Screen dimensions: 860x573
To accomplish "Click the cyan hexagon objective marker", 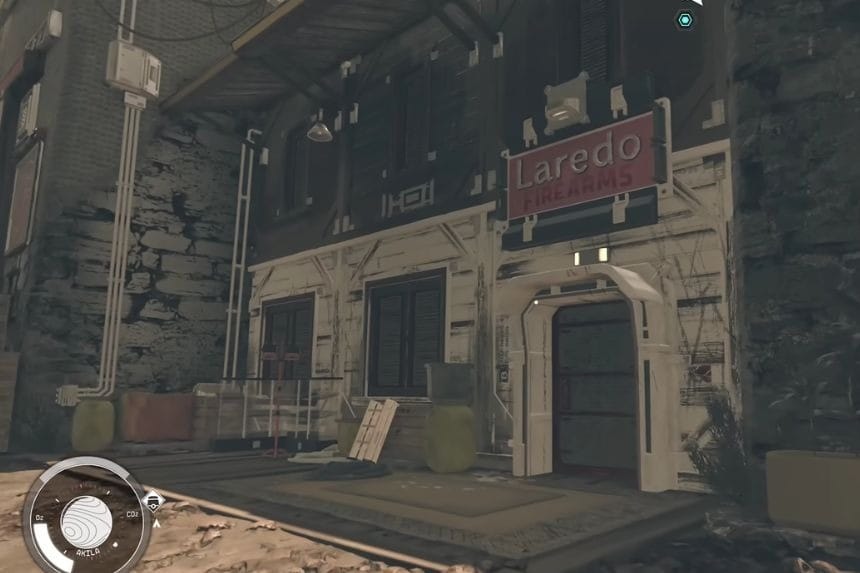I will (x=684, y=19).
